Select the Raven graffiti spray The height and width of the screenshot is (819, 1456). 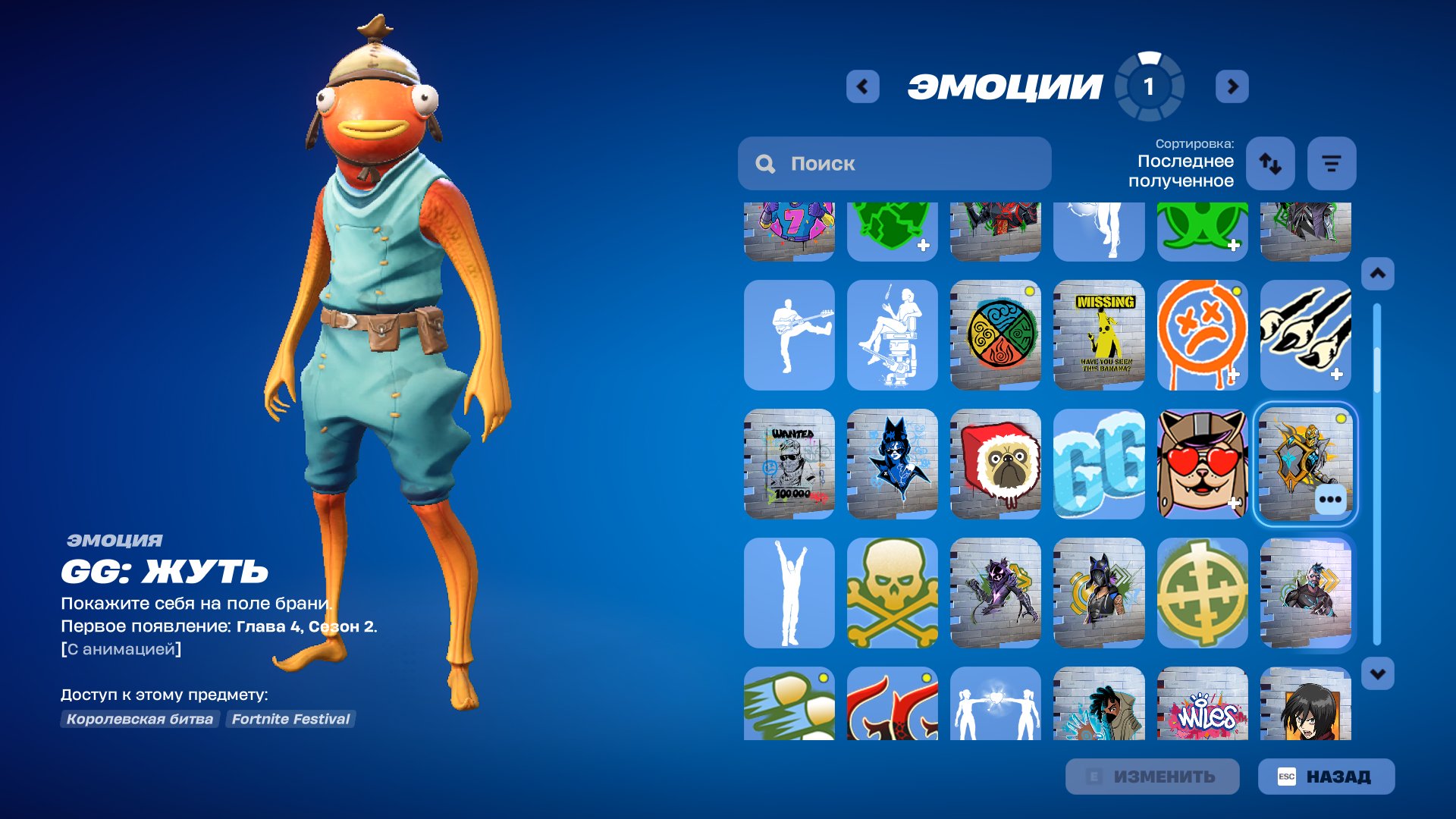click(996, 594)
